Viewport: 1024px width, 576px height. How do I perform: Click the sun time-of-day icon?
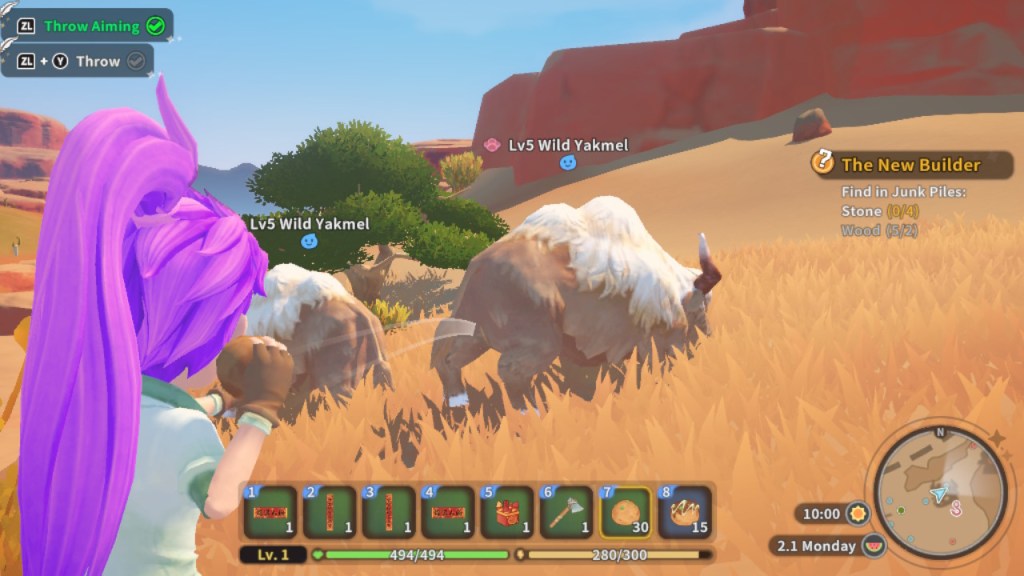tap(856, 514)
